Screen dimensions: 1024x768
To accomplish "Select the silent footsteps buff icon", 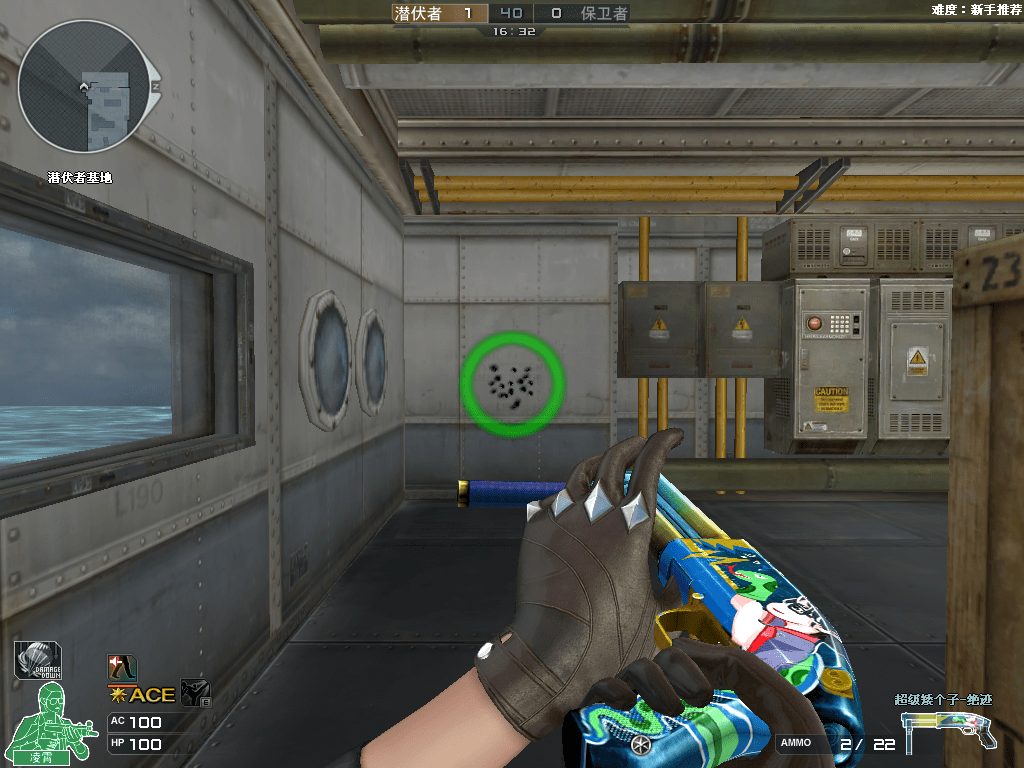I will click(122, 668).
